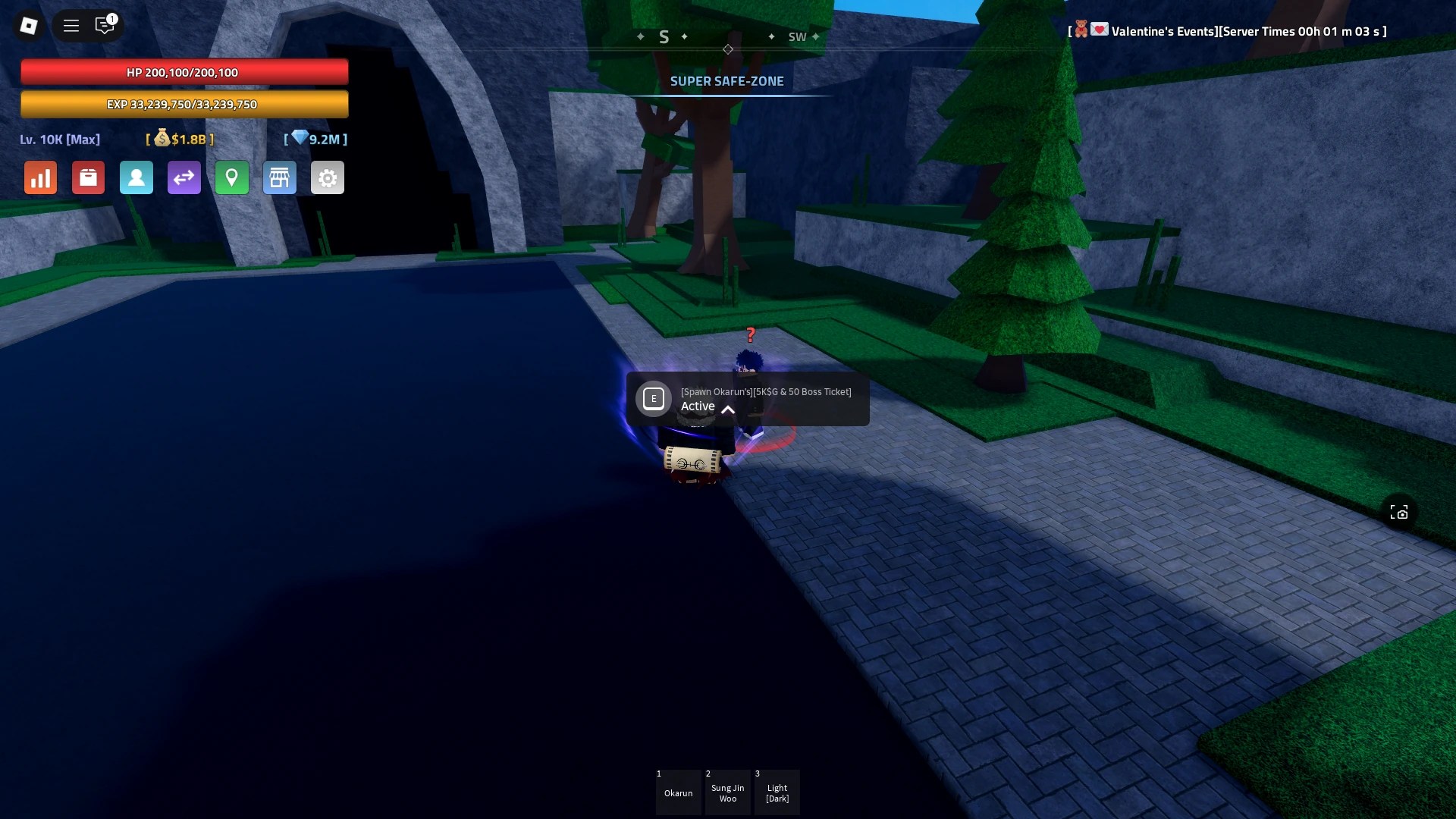View your player profile icon
This screenshot has height=819, width=1456.
(136, 177)
